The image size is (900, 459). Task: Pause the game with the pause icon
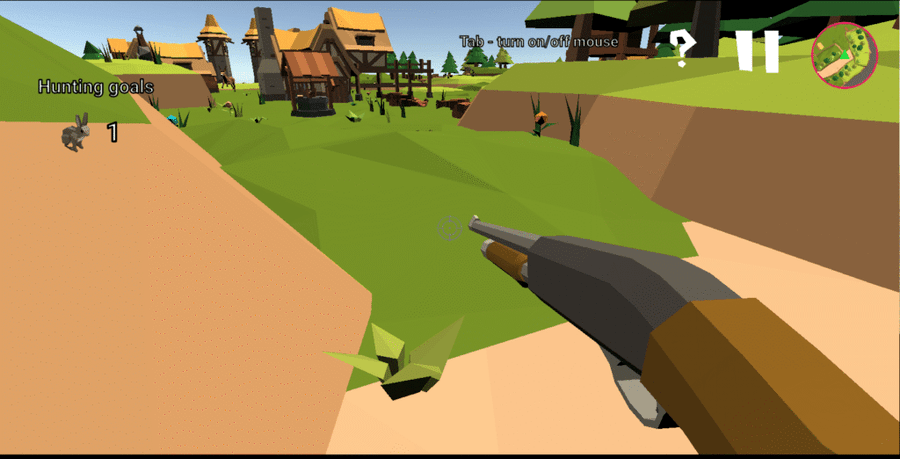click(757, 51)
